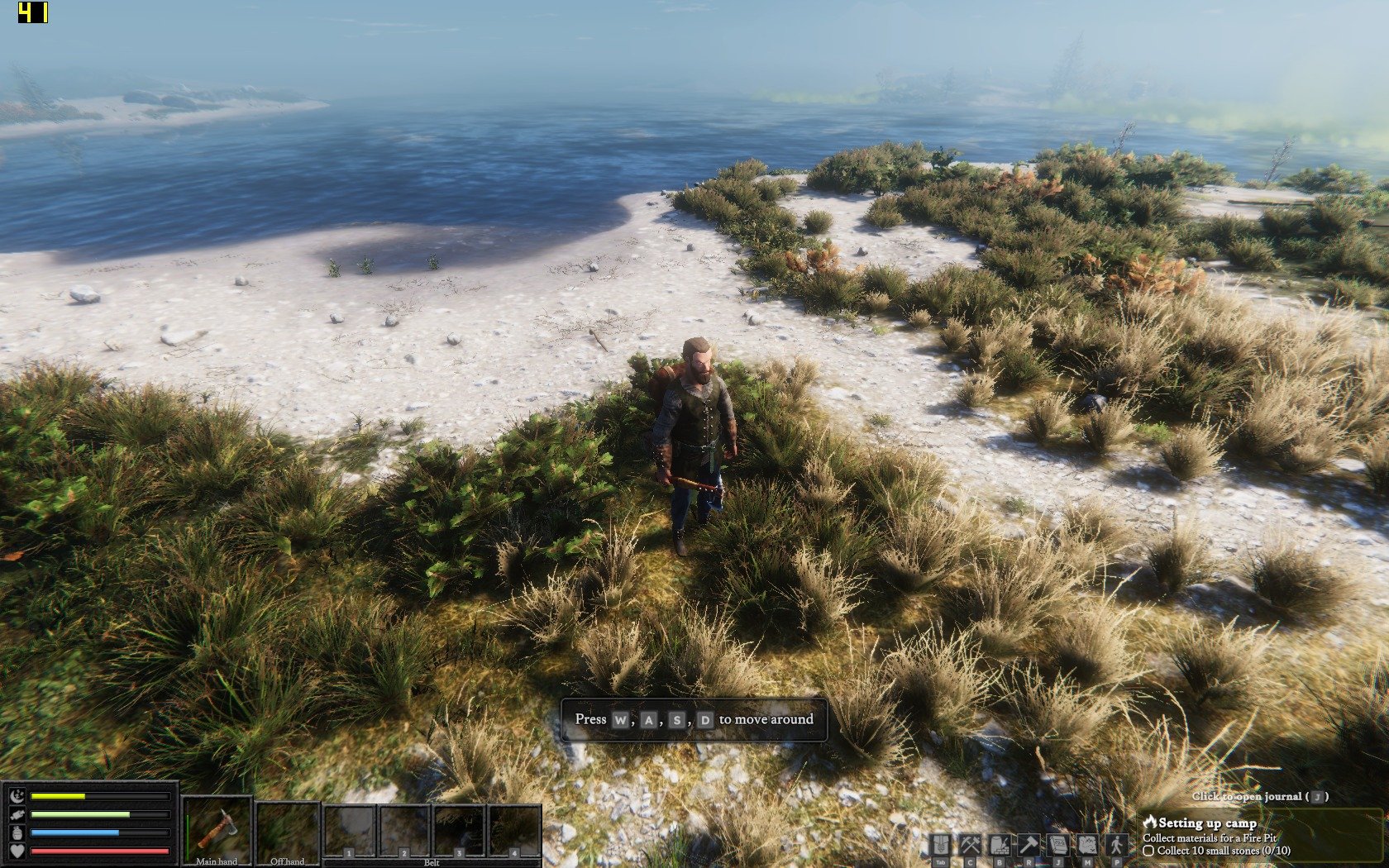Toggle the walking figure icon

pos(1117,845)
